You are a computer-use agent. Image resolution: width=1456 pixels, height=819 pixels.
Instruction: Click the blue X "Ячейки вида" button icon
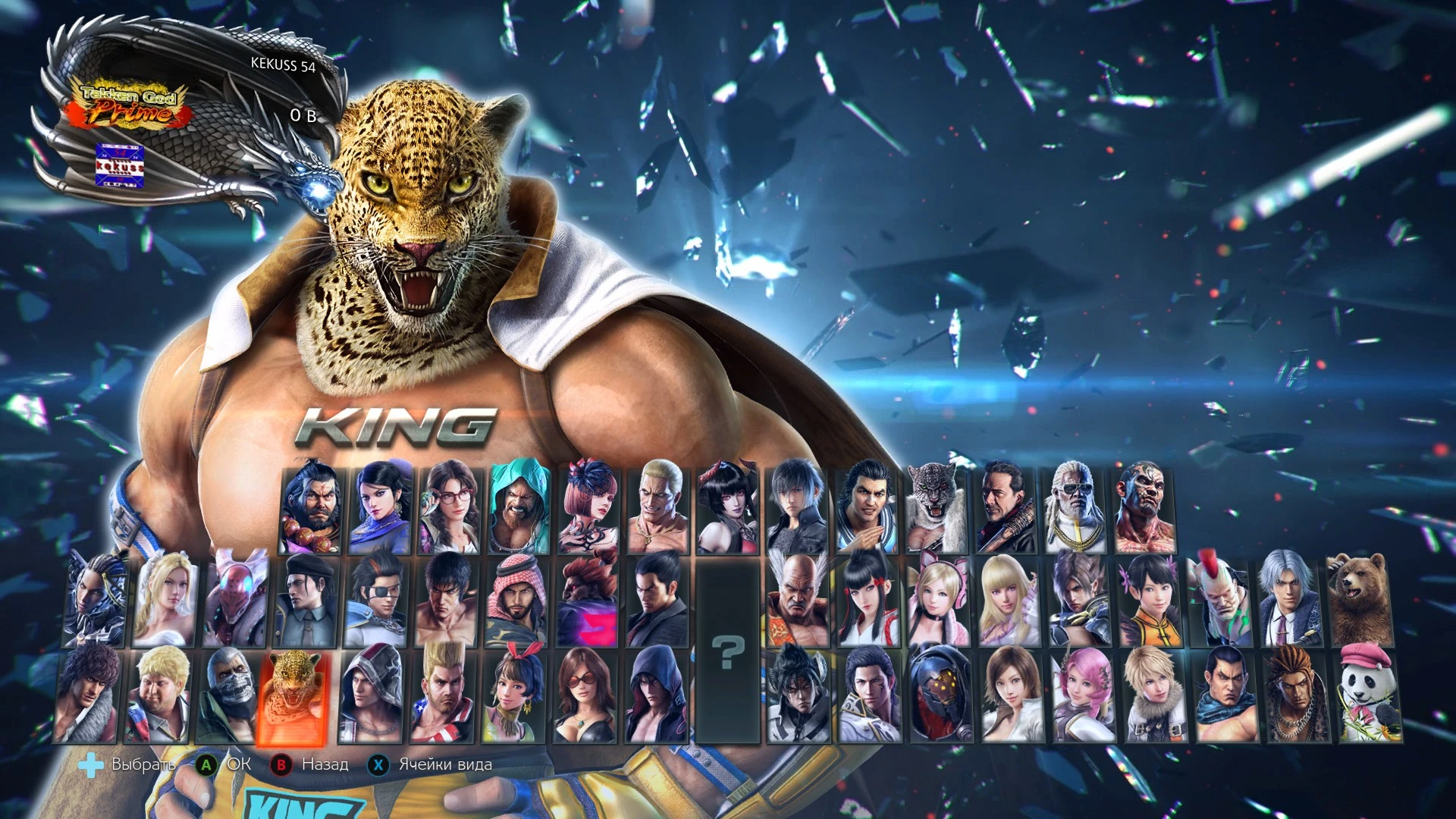(x=378, y=764)
